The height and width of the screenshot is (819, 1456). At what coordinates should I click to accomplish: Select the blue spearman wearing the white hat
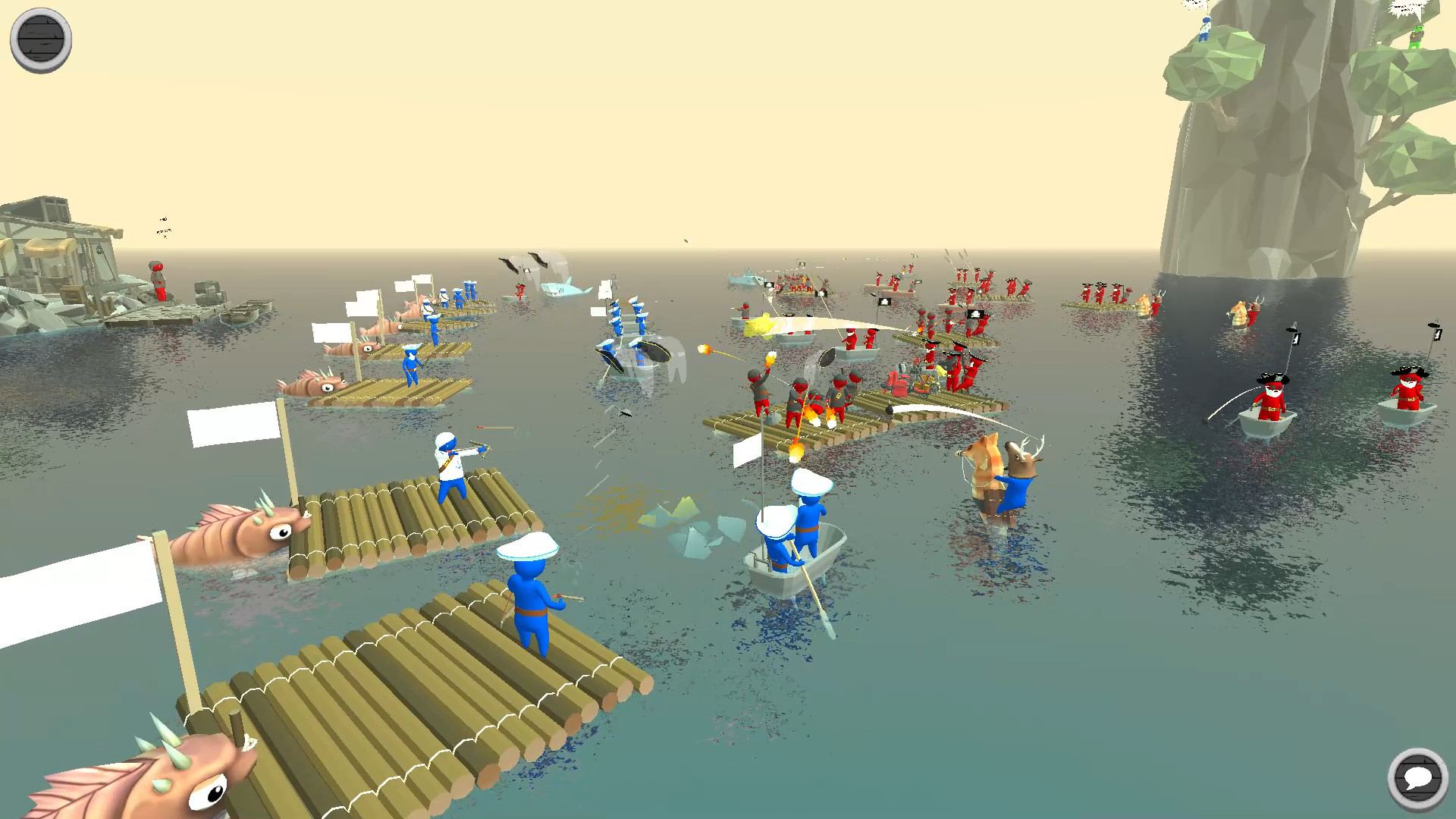tap(531, 599)
